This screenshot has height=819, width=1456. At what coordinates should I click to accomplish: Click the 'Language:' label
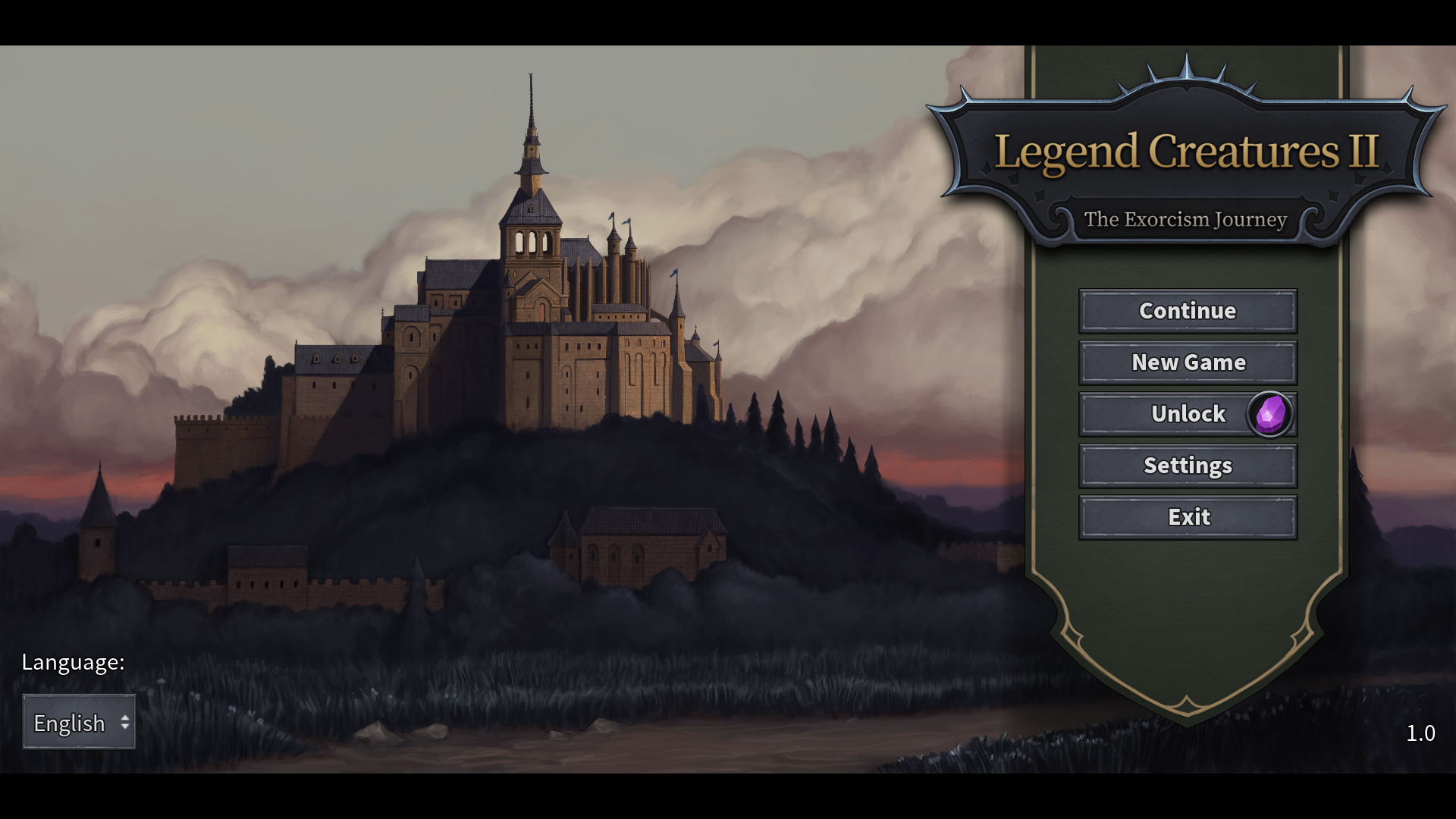click(73, 662)
